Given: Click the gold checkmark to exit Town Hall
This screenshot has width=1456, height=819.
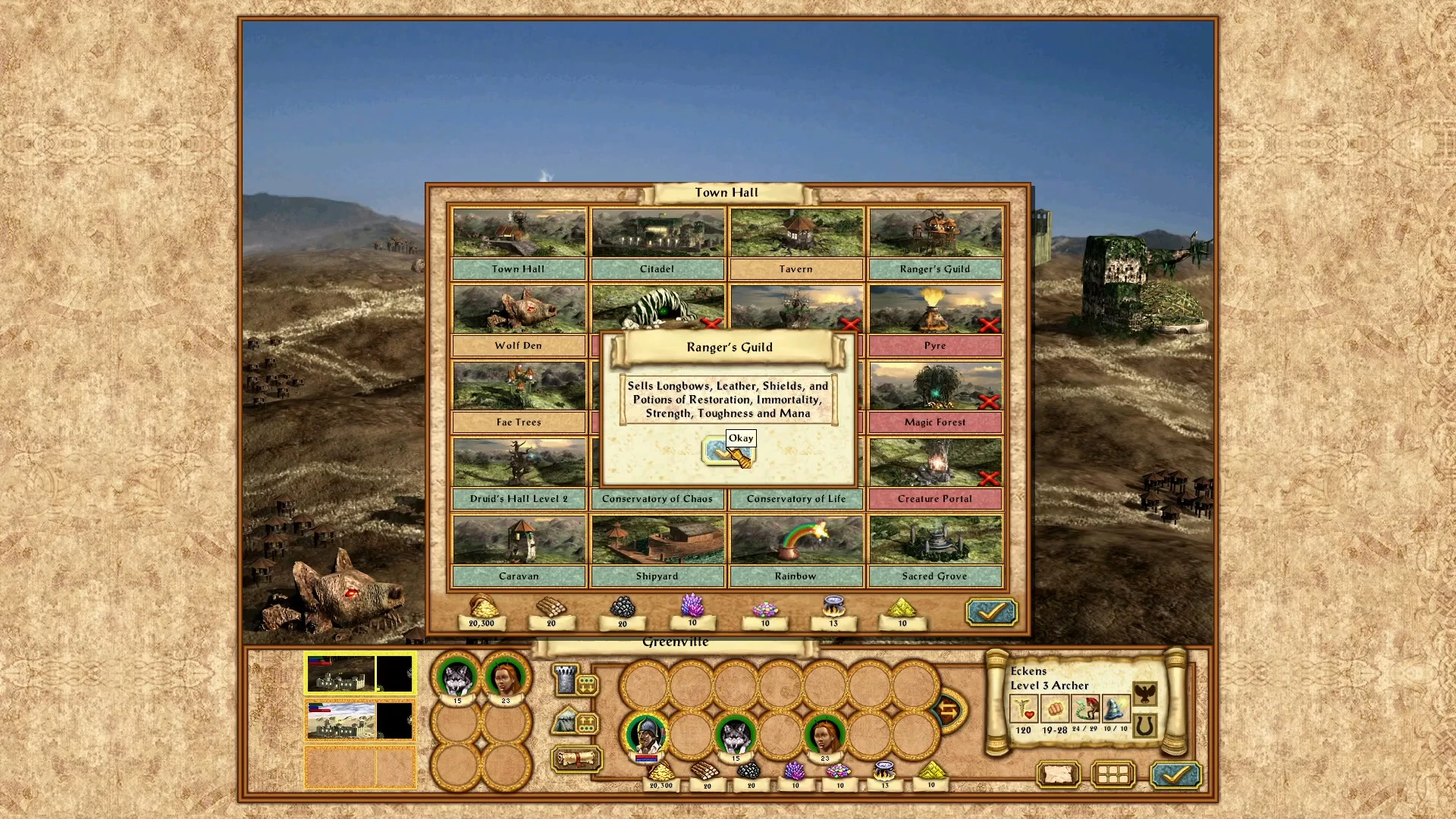Looking at the screenshot, I should (x=990, y=611).
